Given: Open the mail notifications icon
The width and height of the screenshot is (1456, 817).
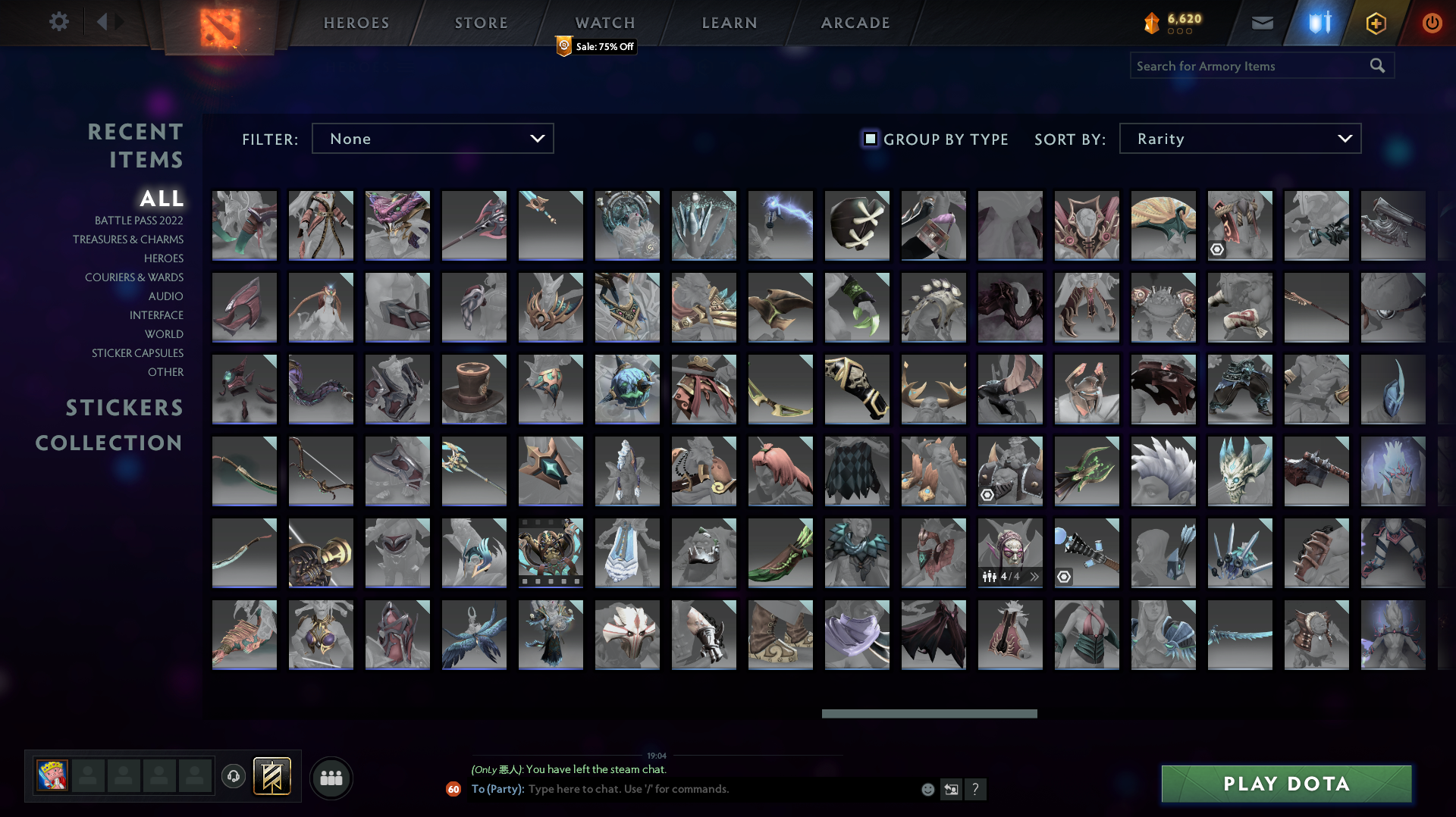Looking at the screenshot, I should (x=1261, y=23).
